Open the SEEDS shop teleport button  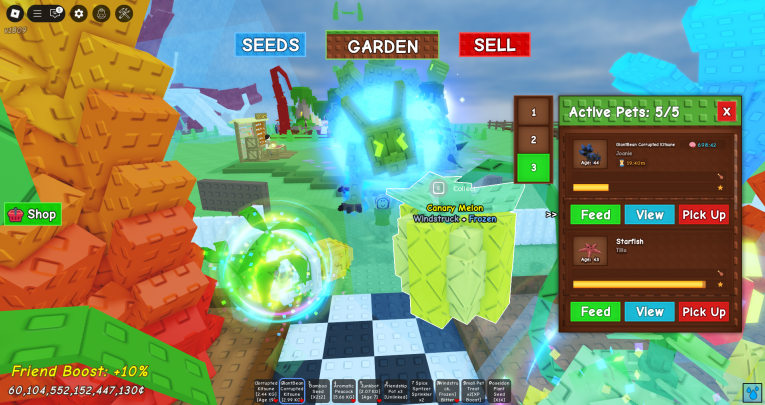(x=270, y=45)
